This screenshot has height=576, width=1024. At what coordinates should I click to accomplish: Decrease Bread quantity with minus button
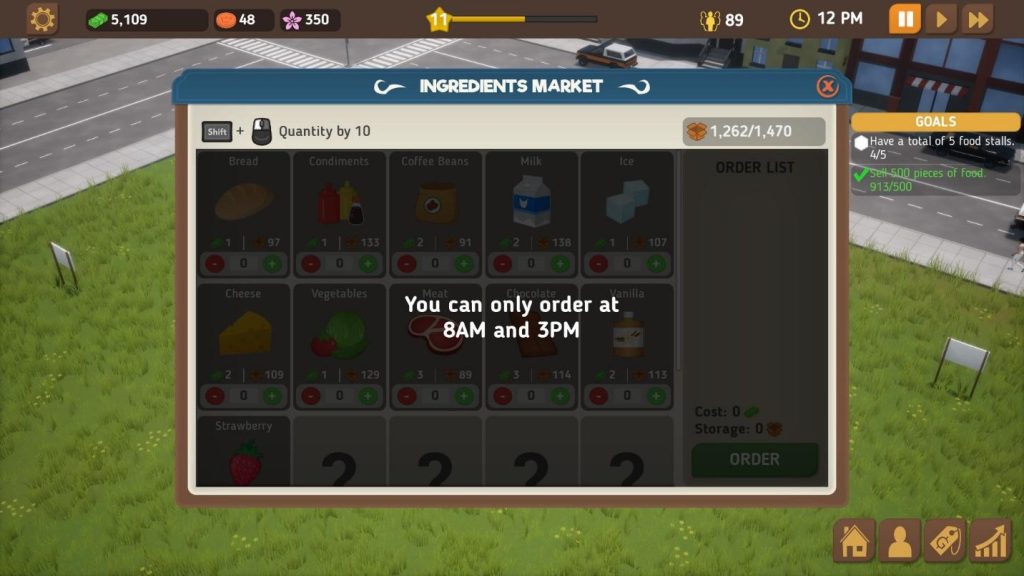tap(215, 264)
